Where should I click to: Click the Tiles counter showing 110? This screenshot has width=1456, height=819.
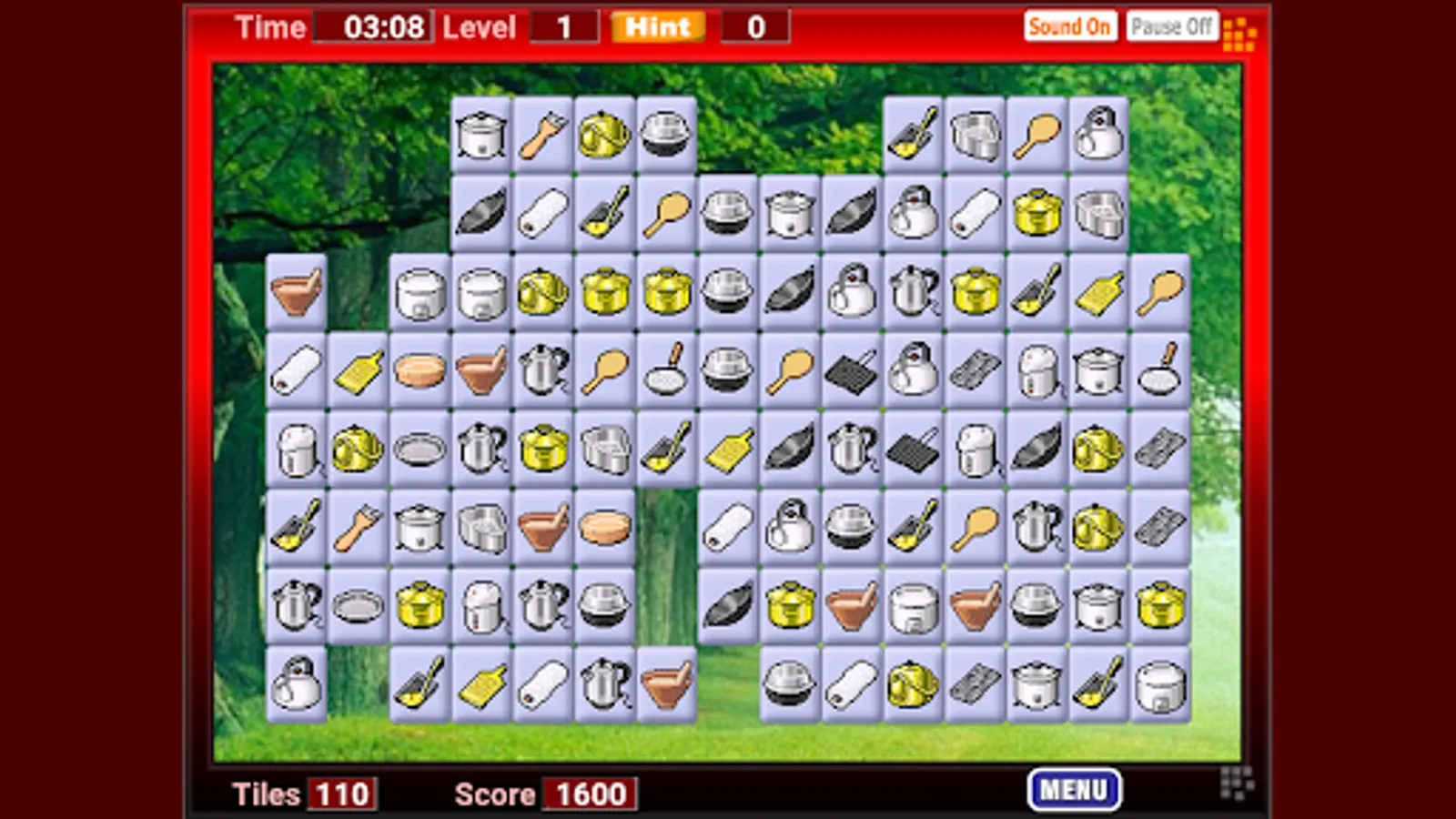click(340, 794)
